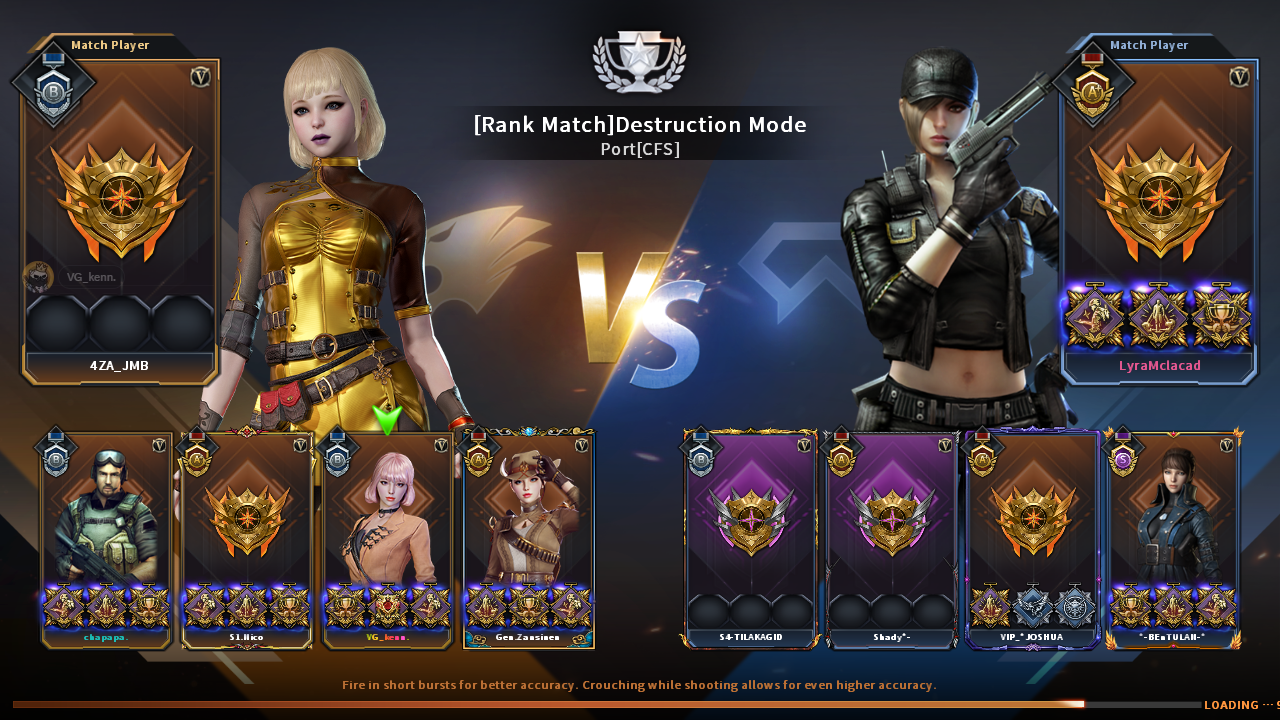Screen dimensions: 1280x720
Task: Click the small avatar icon beside VG_kenn.'s chat bubble
Action: (38, 276)
